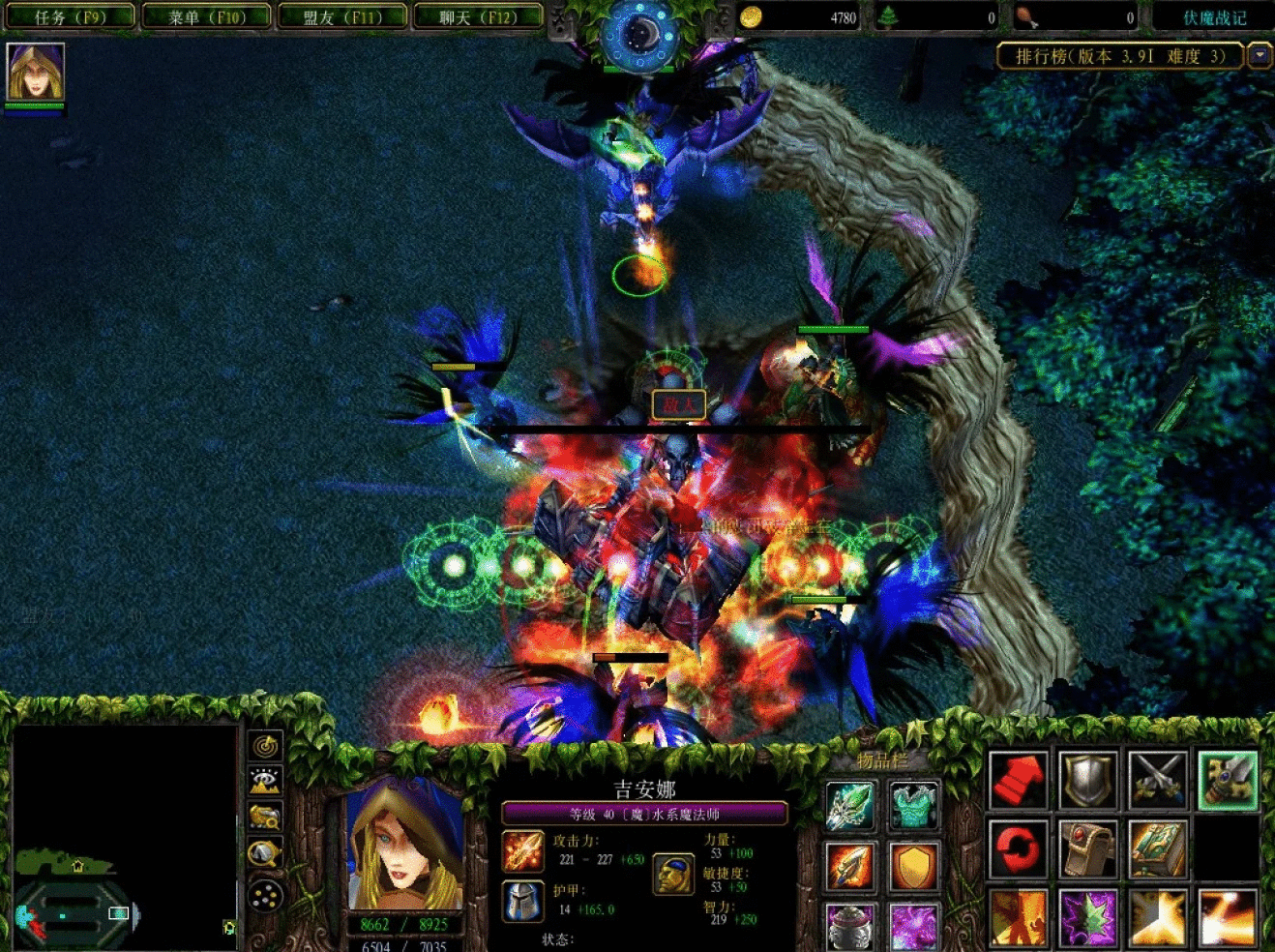Viewport: 1275px width, 952px height.
Task: Open the 盟友（F11）allies panel
Action: point(343,16)
